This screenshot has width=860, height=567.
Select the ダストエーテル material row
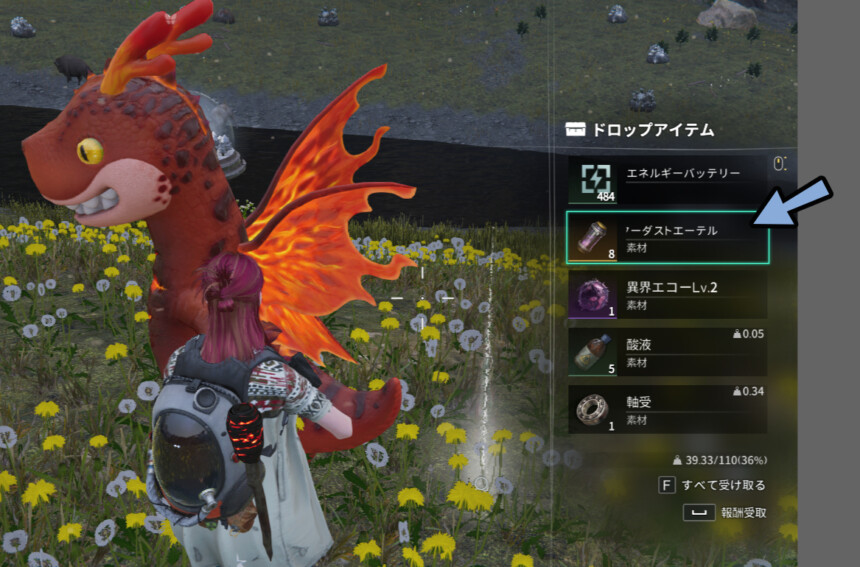coord(667,237)
